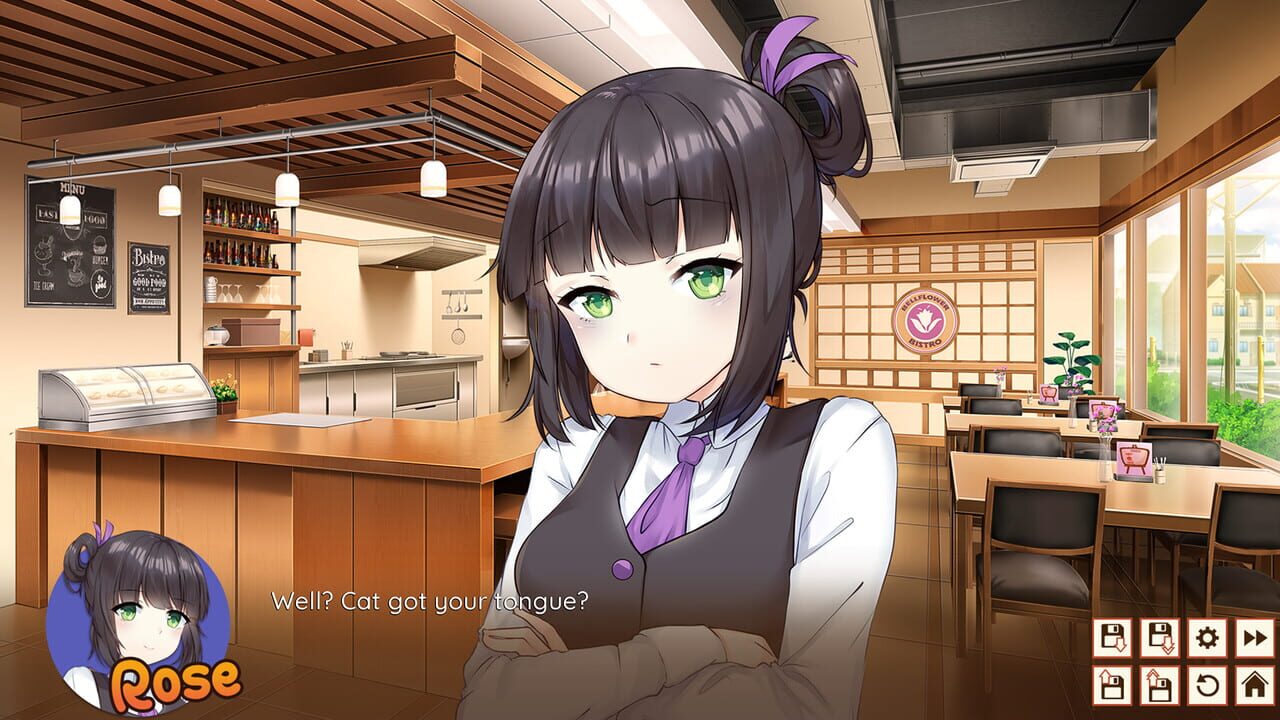Return to title screen via home icon
Screen dimensions: 1280x720
pyautogui.click(x=1256, y=686)
